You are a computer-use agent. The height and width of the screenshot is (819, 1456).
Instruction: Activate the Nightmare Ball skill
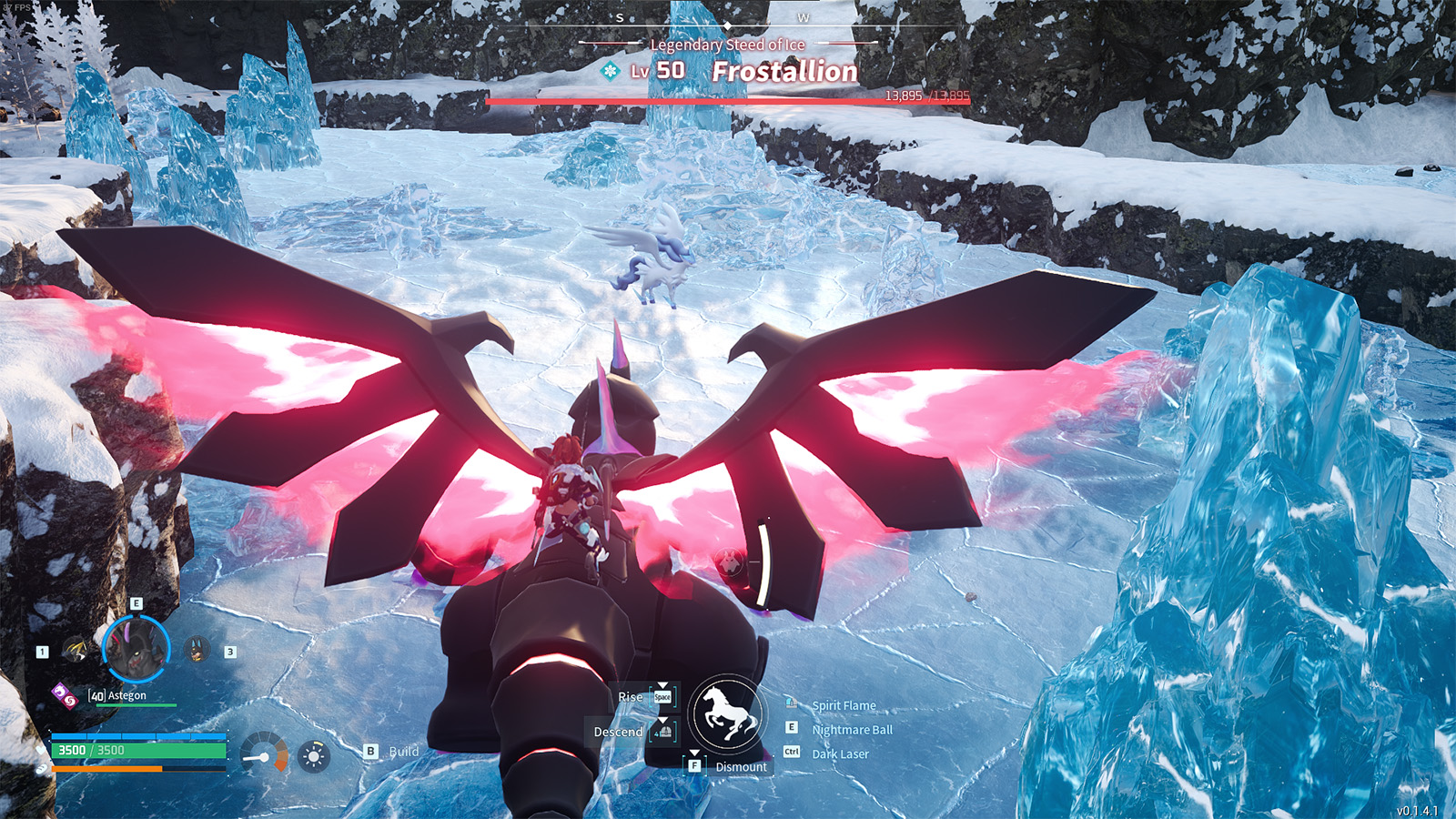[x=851, y=730]
